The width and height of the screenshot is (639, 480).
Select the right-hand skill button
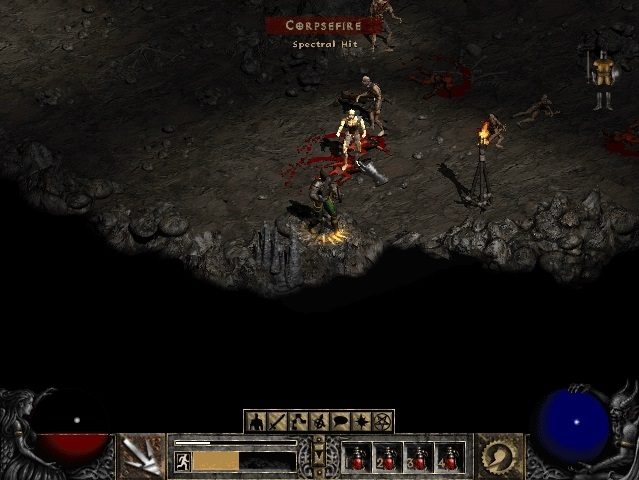pos(497,455)
